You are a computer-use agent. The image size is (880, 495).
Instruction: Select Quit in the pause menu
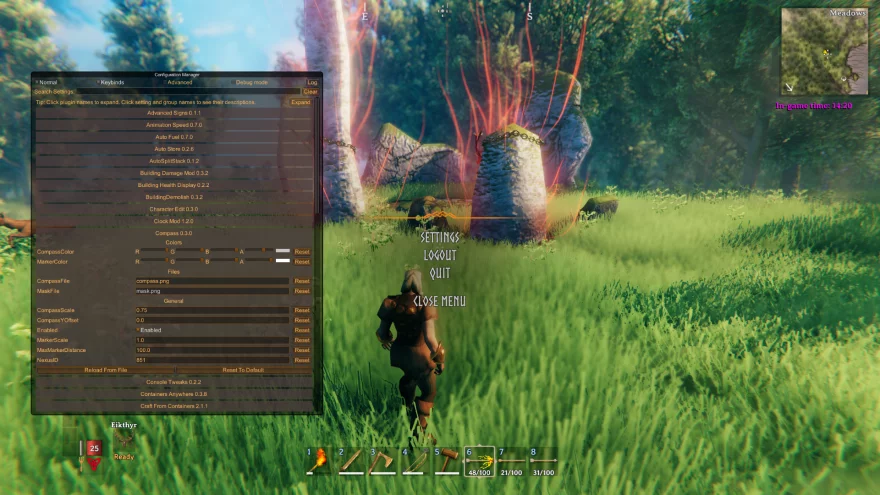click(440, 273)
